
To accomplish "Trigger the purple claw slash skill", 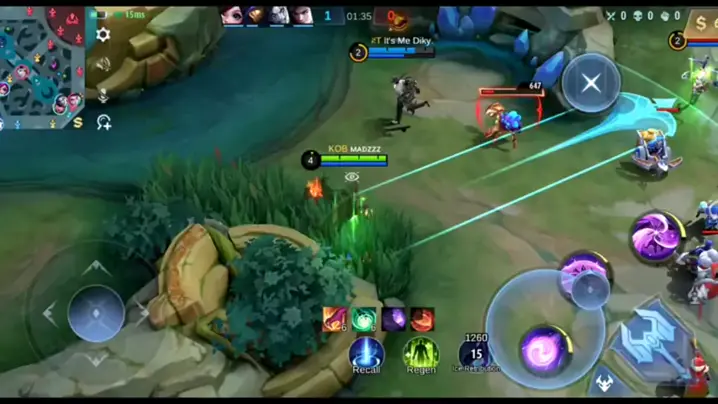I will [654, 237].
